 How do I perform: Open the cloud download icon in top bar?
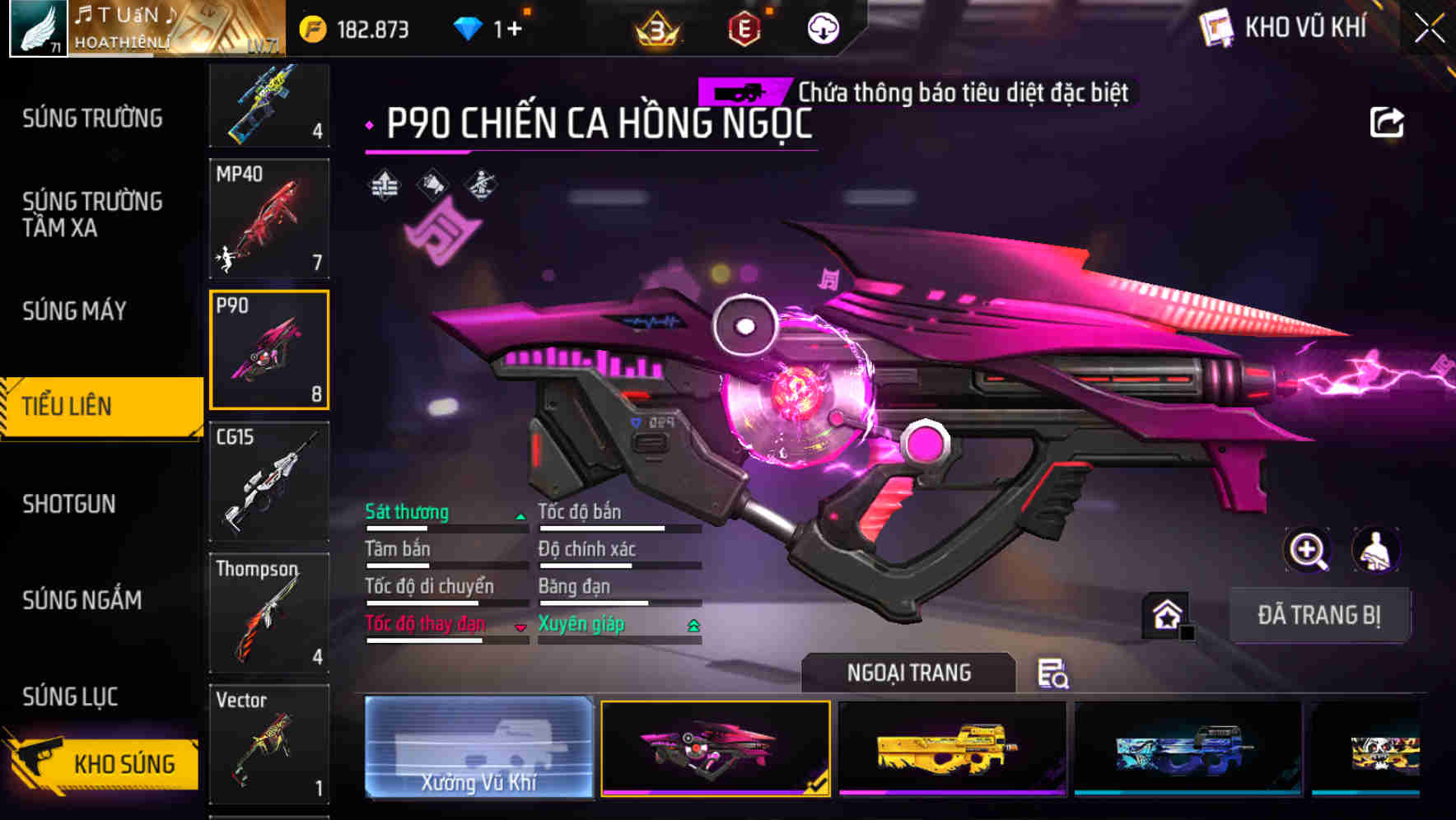822,27
